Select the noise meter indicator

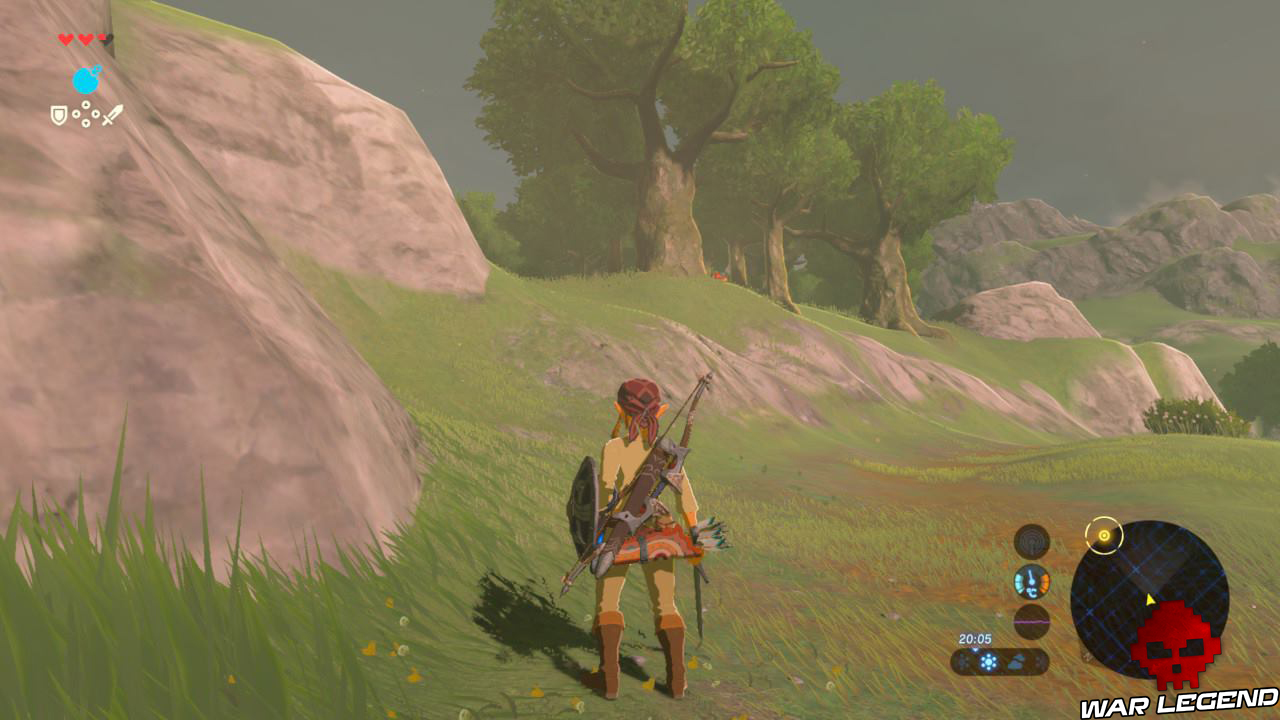(1031, 622)
